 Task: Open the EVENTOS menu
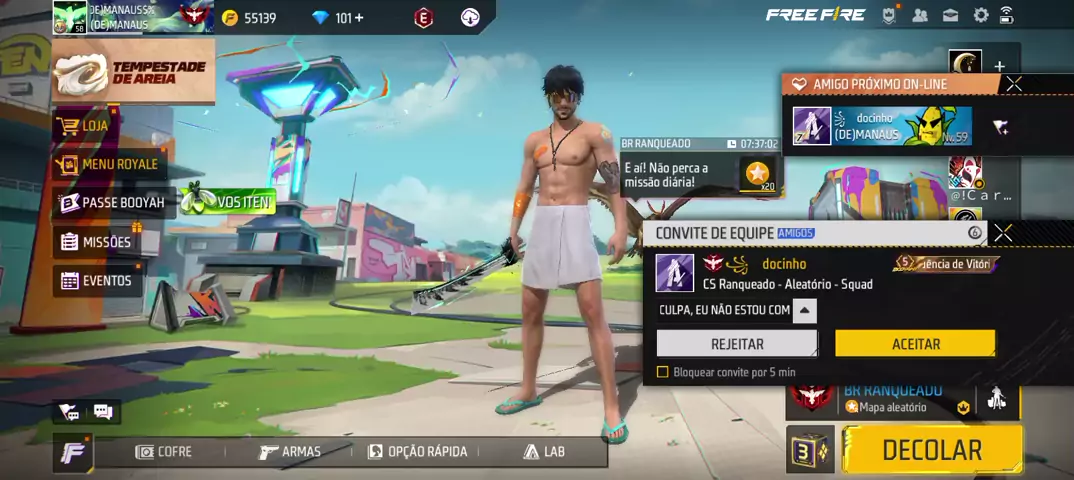click(x=96, y=281)
